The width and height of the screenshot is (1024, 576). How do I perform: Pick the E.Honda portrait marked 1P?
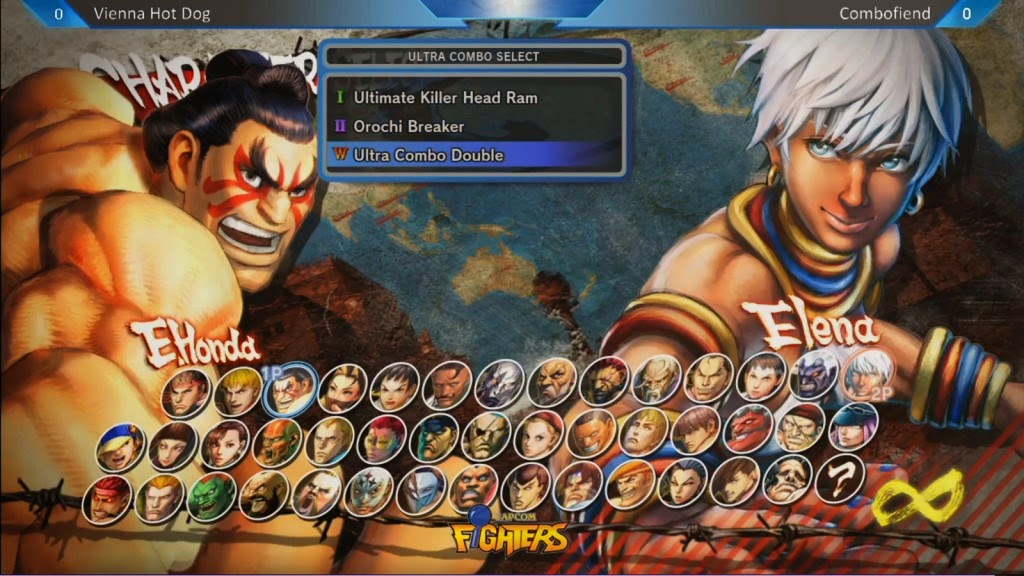pos(291,390)
